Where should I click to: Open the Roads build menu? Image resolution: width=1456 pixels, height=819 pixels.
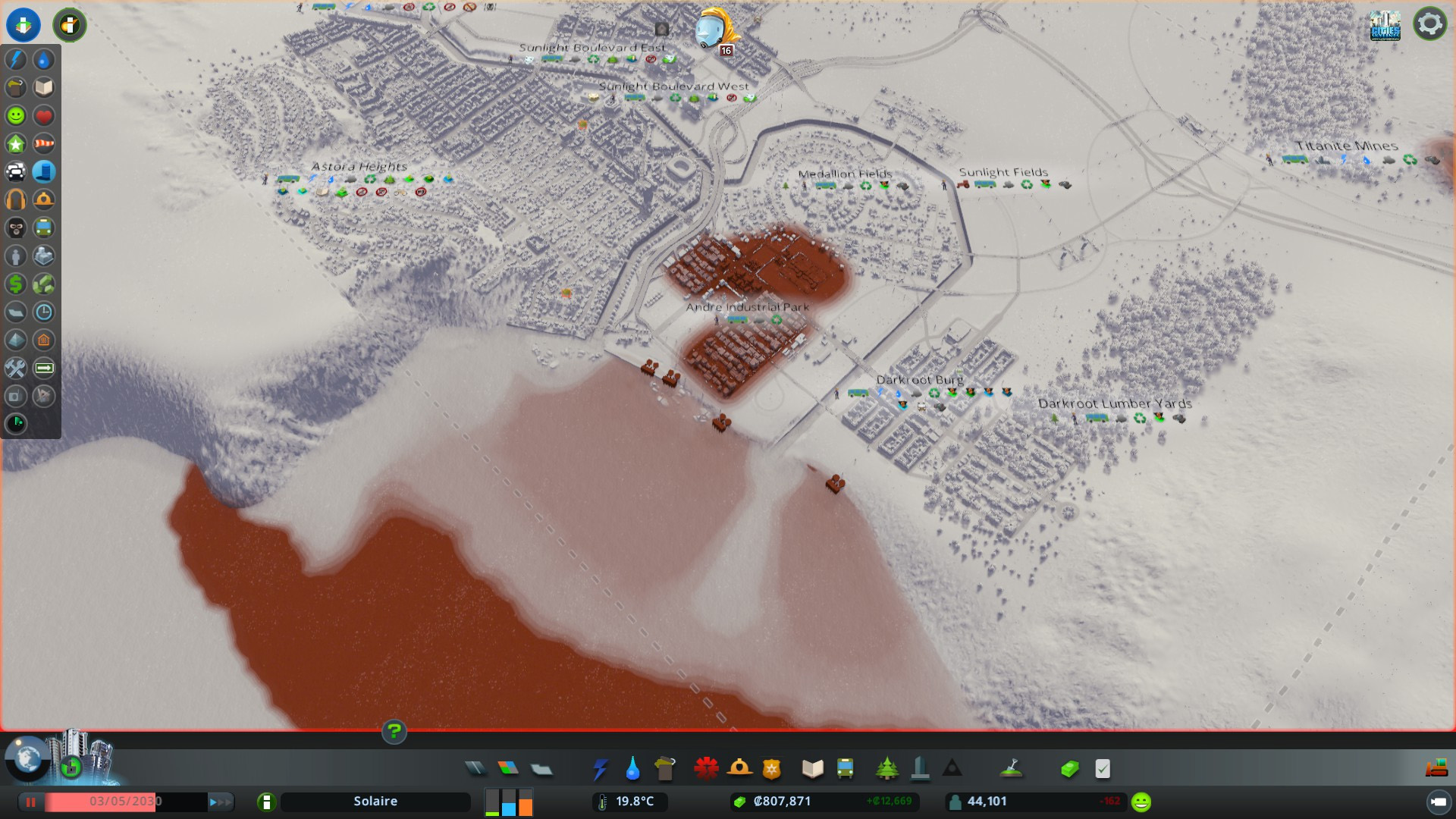(x=475, y=769)
